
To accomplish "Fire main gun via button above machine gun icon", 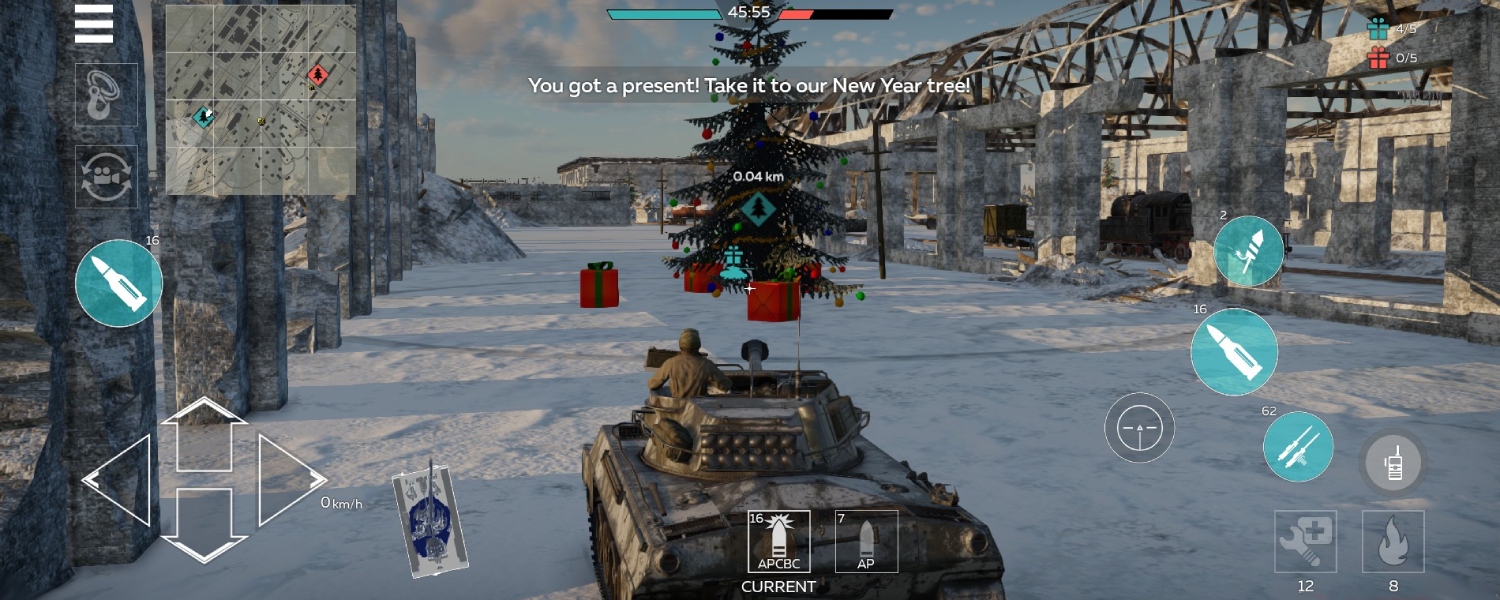I will (x=1234, y=352).
